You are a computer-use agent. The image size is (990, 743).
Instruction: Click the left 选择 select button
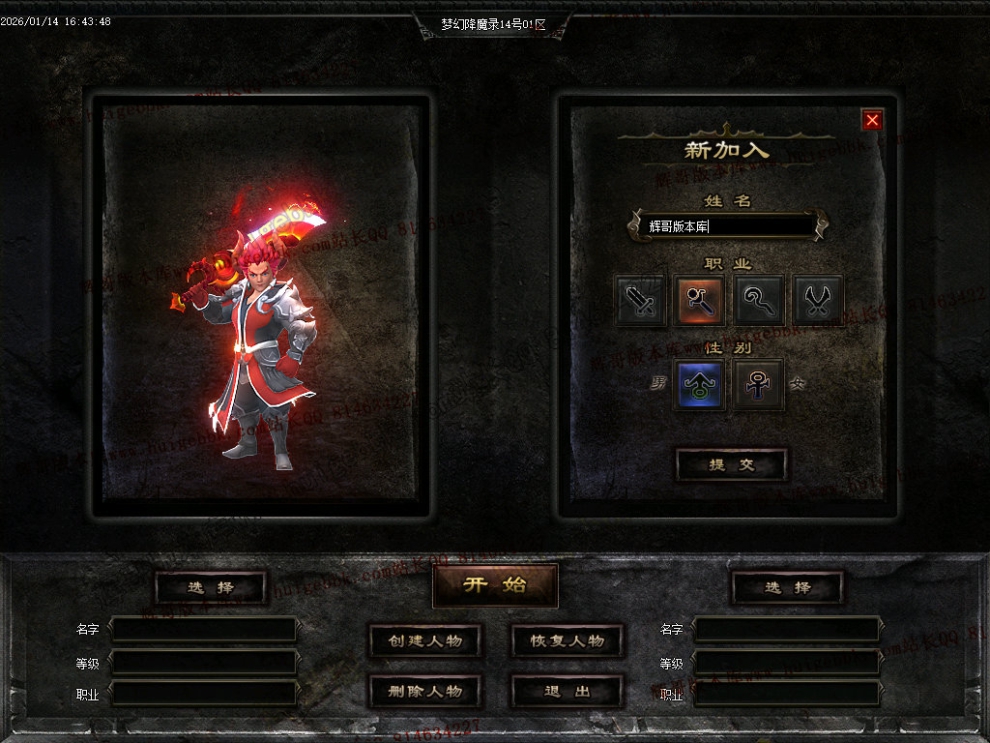[211, 588]
